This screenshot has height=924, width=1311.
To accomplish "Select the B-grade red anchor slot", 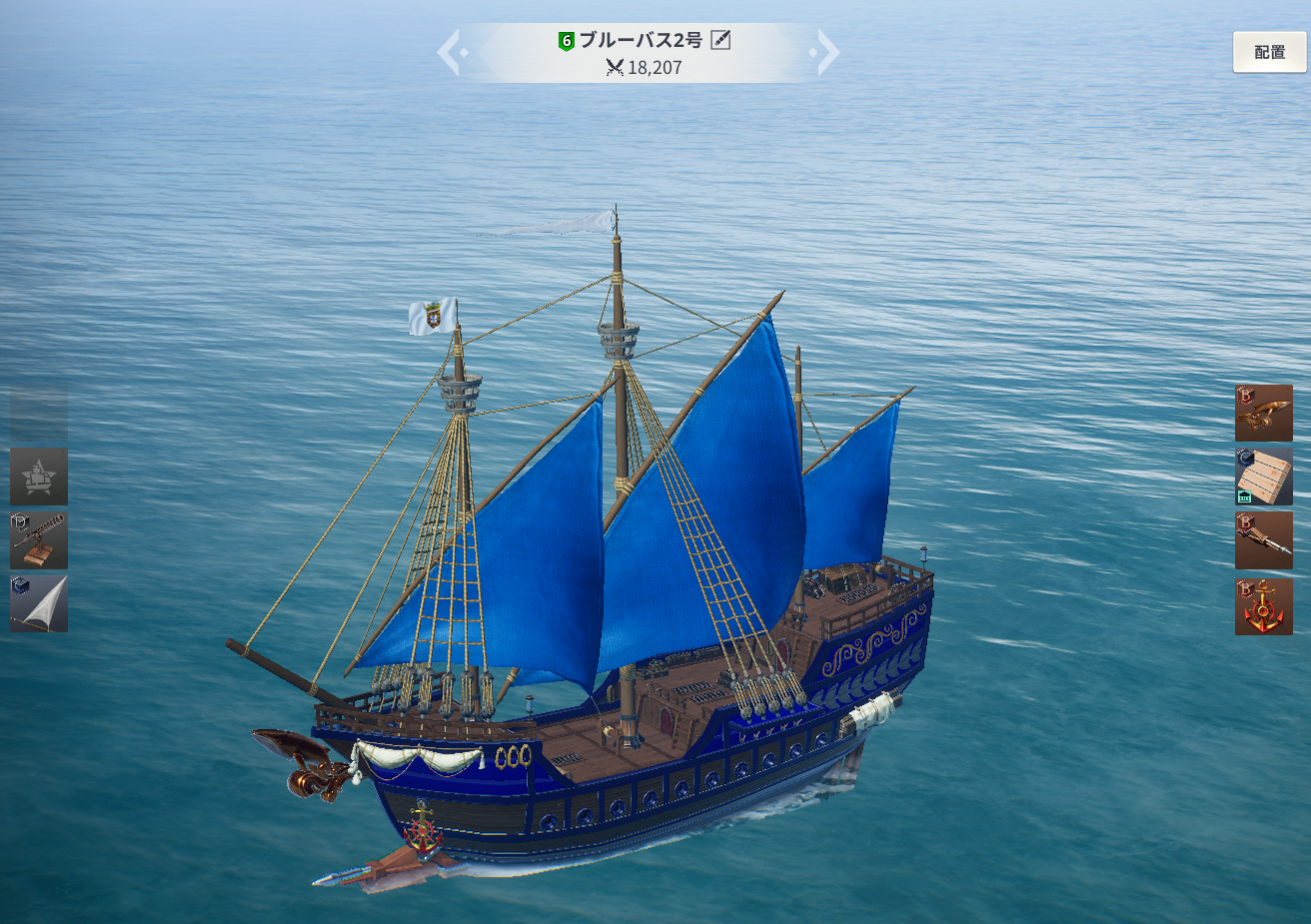I will [x=1263, y=606].
